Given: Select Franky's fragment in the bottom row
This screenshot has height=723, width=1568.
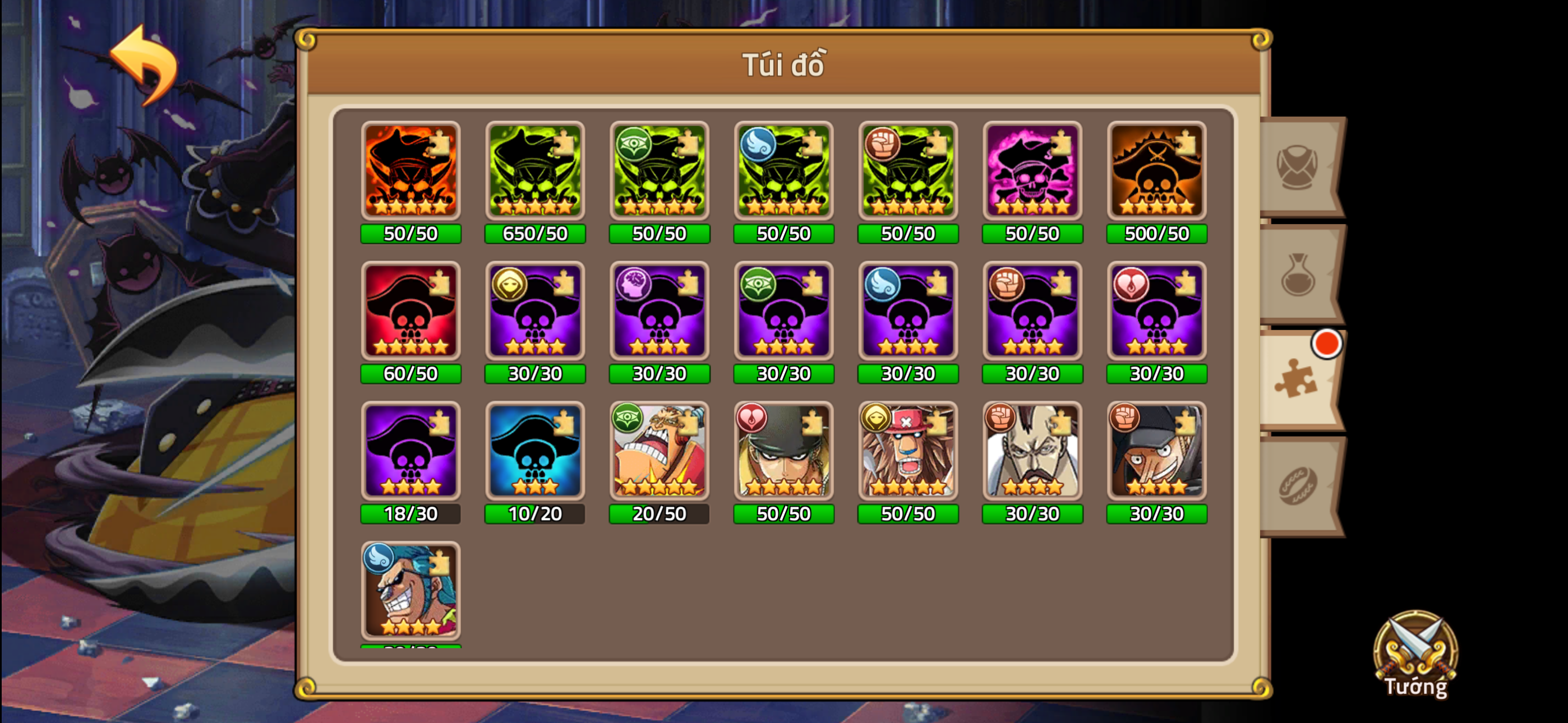Looking at the screenshot, I should [411, 594].
